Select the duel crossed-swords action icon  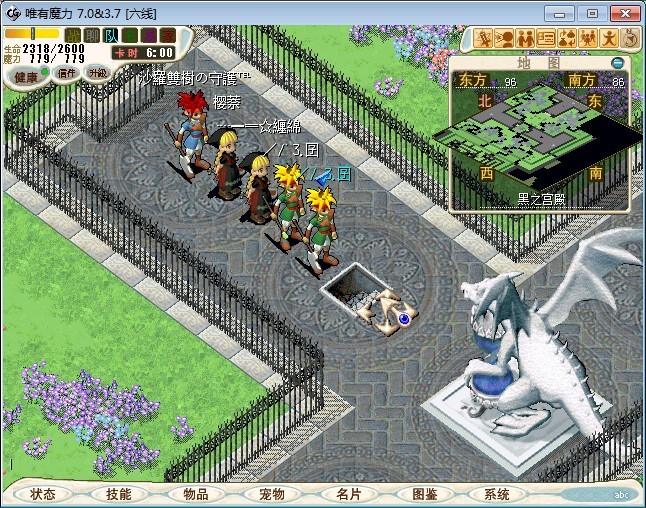tap(484, 38)
